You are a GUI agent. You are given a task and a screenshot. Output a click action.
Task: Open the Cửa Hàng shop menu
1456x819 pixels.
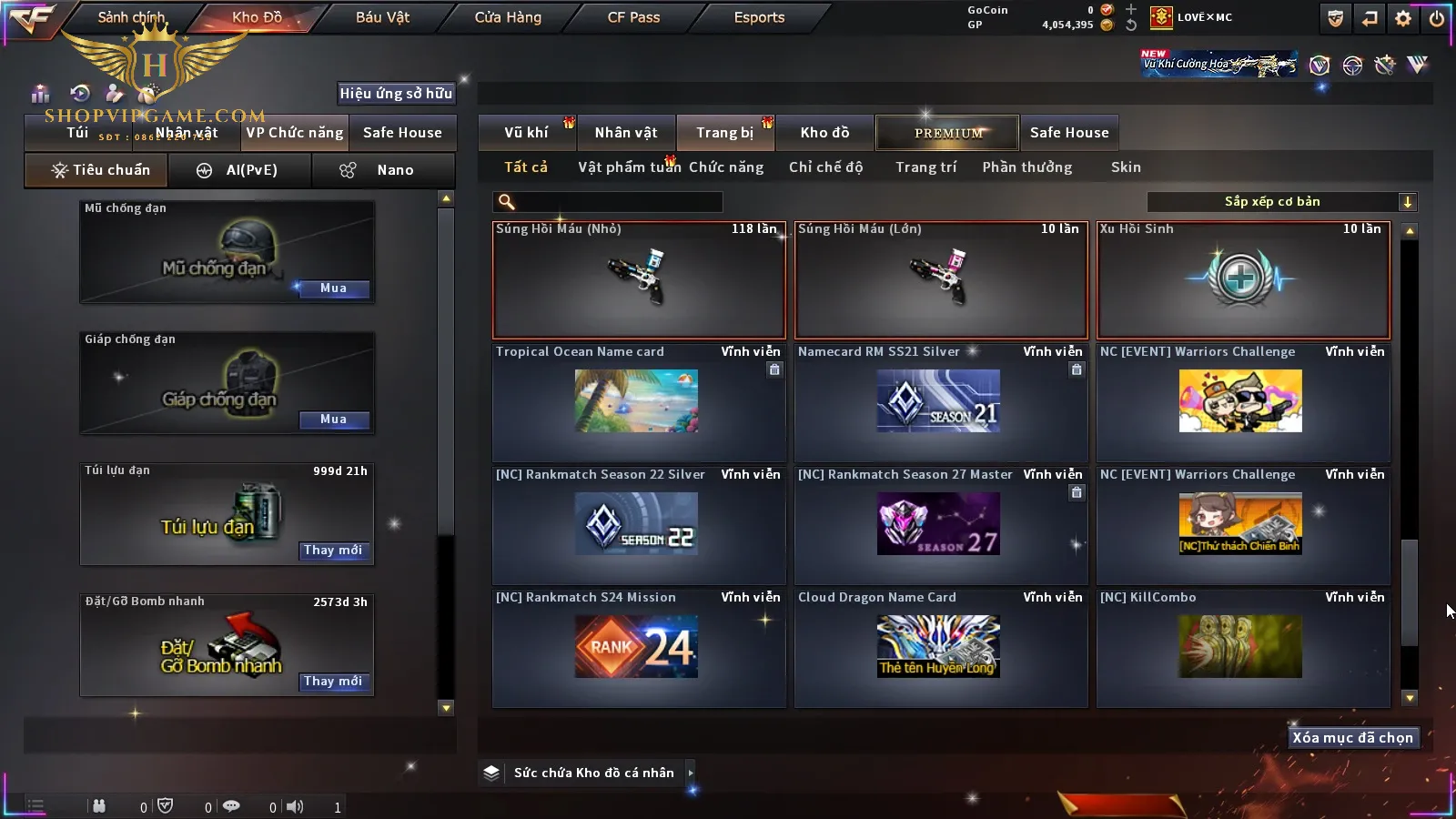[508, 17]
